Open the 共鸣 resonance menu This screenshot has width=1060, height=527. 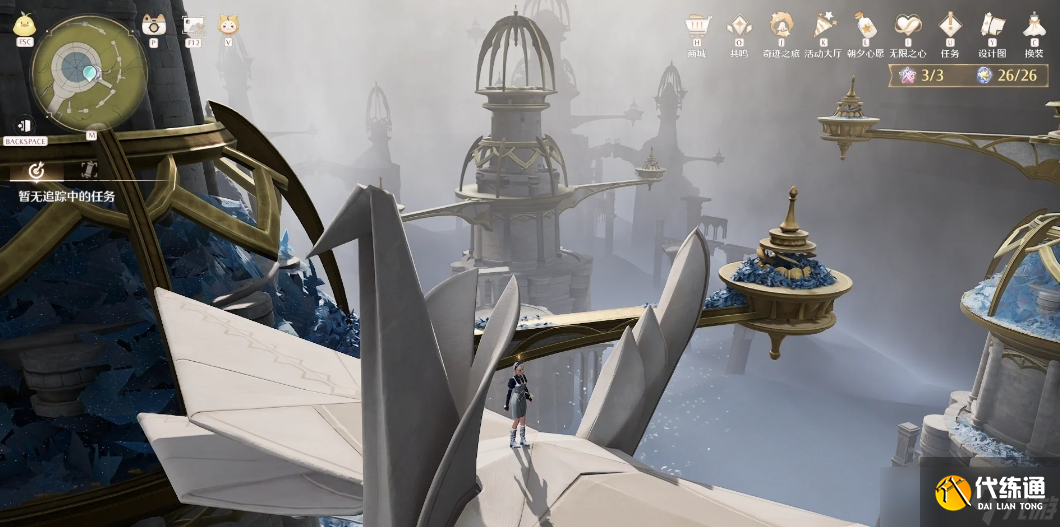pos(739,26)
